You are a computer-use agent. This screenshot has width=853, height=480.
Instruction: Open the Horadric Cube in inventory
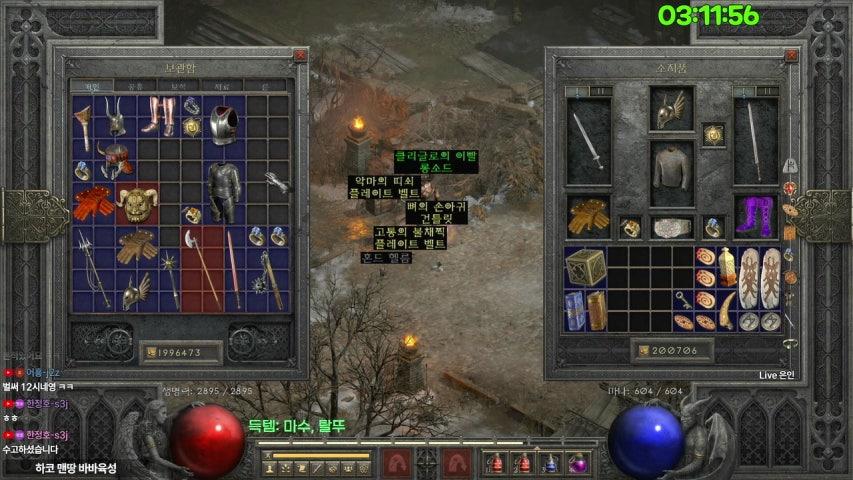[x=585, y=268]
